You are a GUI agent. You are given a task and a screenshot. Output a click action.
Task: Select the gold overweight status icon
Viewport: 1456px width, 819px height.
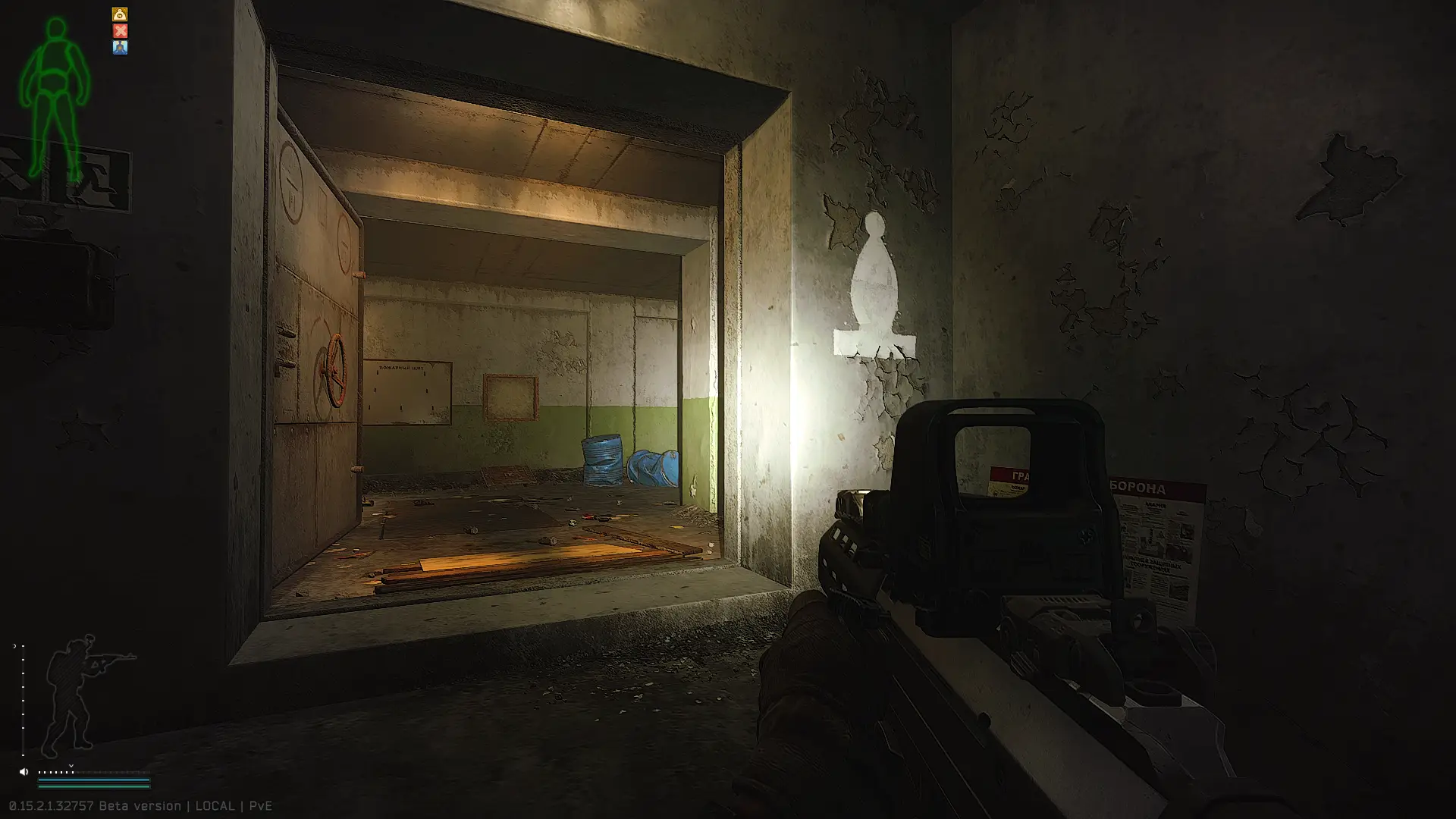point(120,14)
